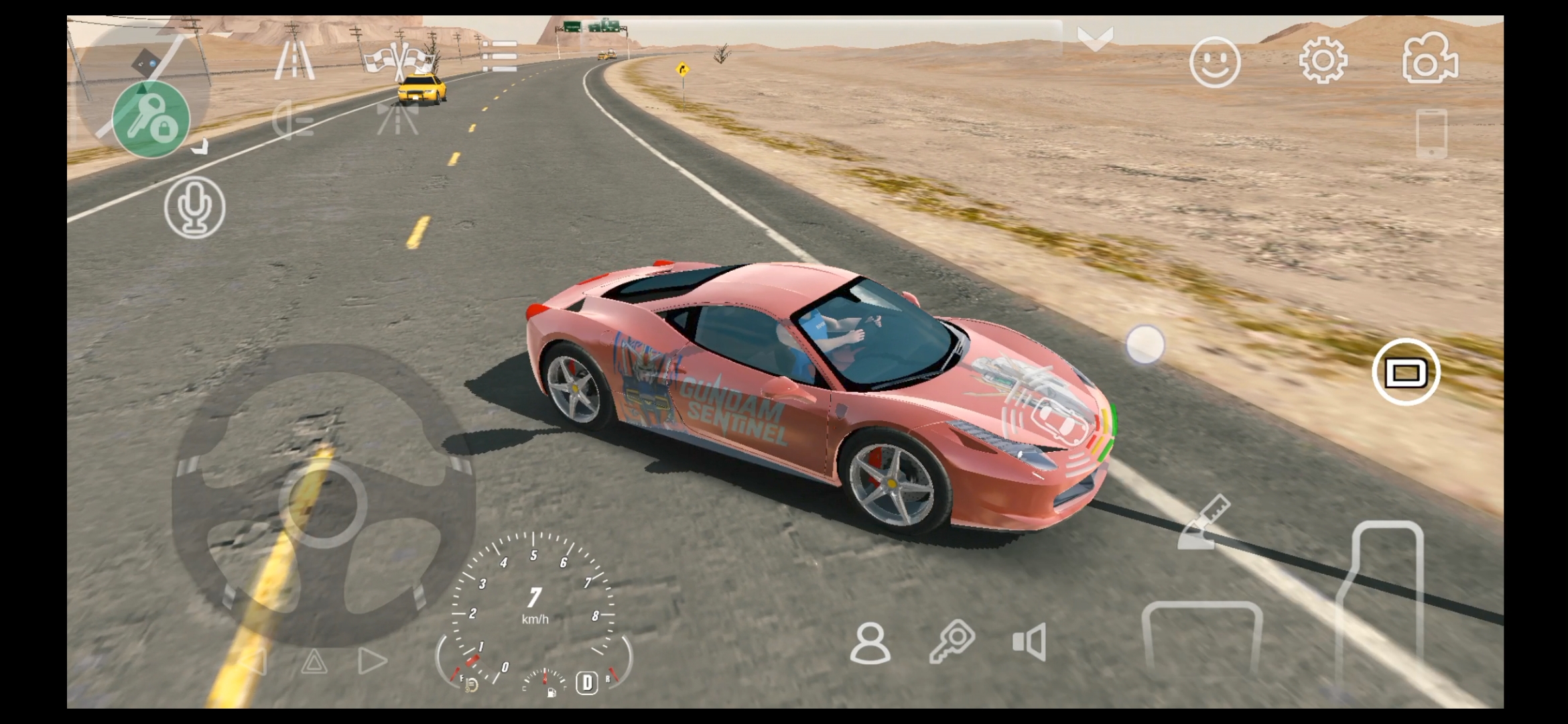Screen dimensions: 1568x724
Task: Tap the brake pedal
Action: click(x=1201, y=637)
